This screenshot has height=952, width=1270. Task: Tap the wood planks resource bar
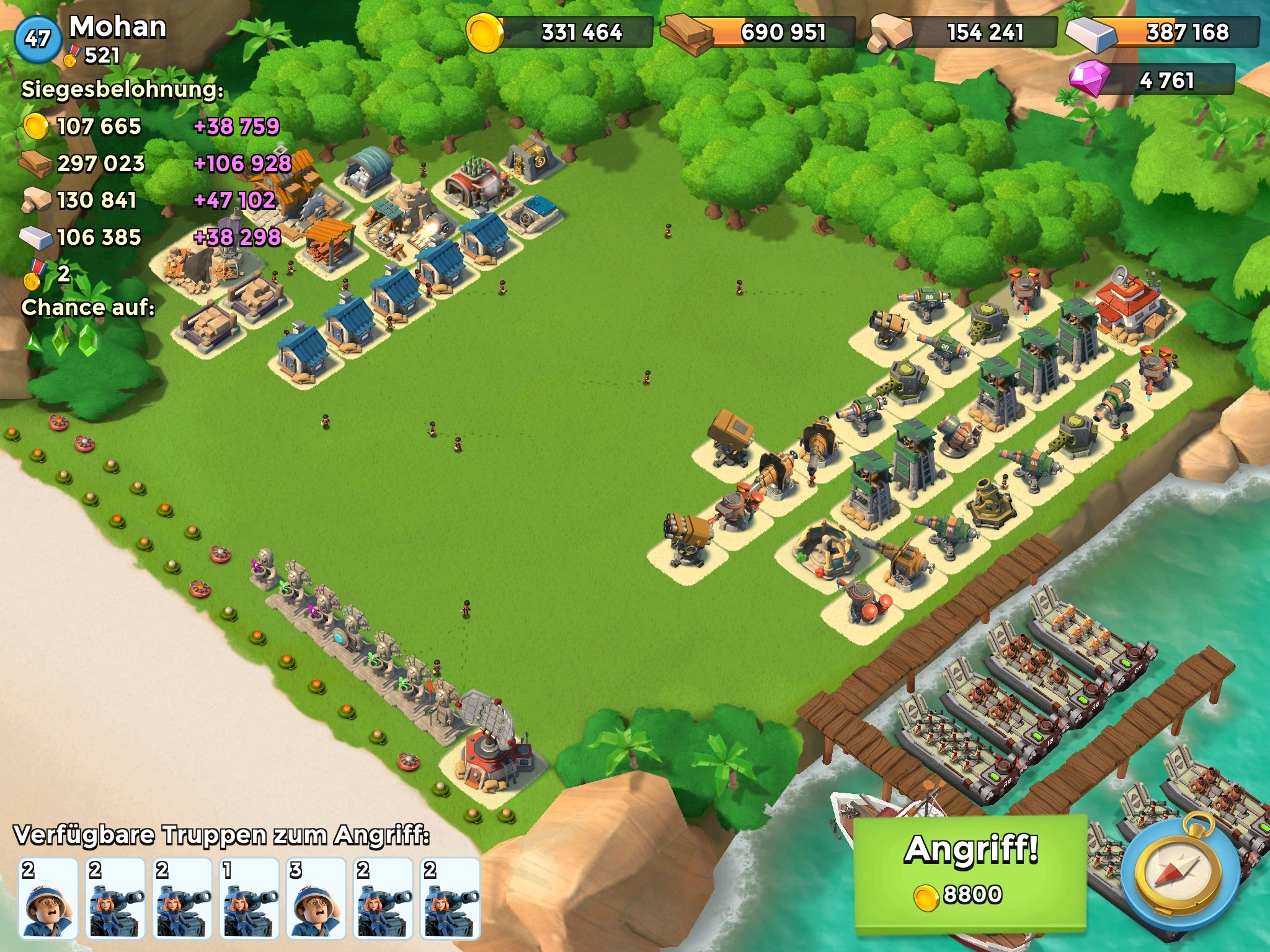point(759,32)
